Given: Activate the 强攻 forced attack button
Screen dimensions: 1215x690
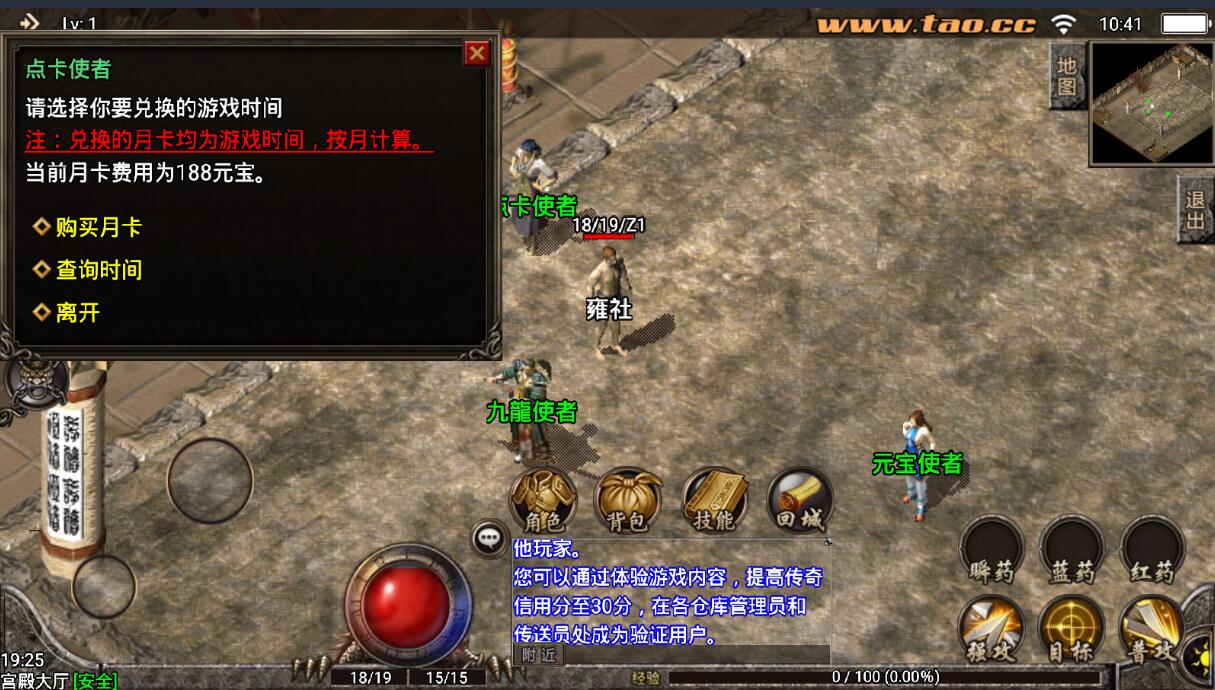Looking at the screenshot, I should [991, 630].
